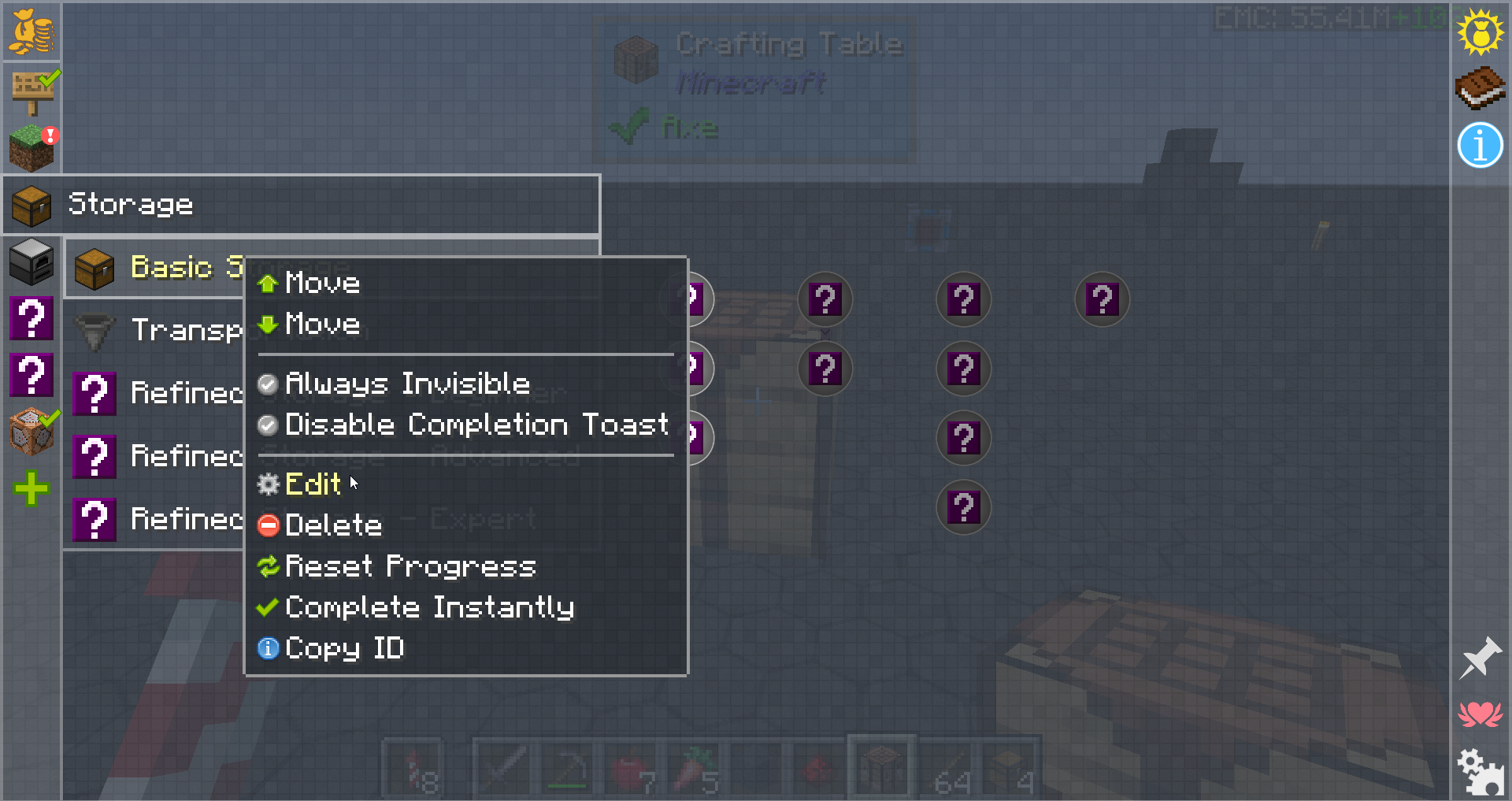
Task: Open the grass block chapter with alert
Action: [31, 147]
